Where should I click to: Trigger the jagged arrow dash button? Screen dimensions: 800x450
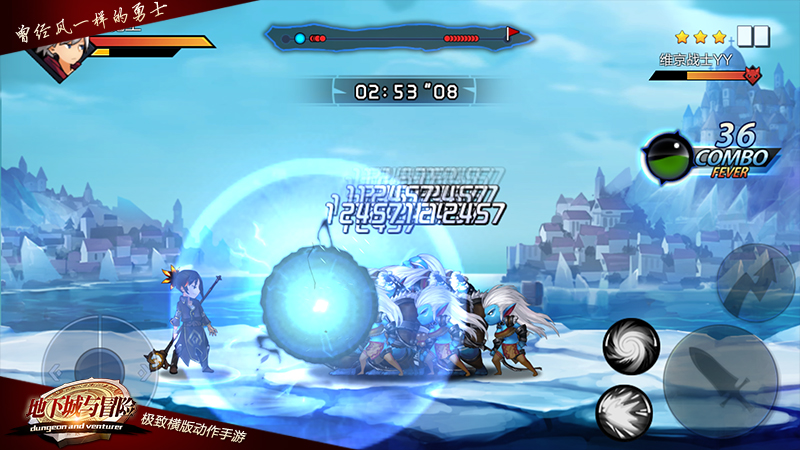(754, 279)
